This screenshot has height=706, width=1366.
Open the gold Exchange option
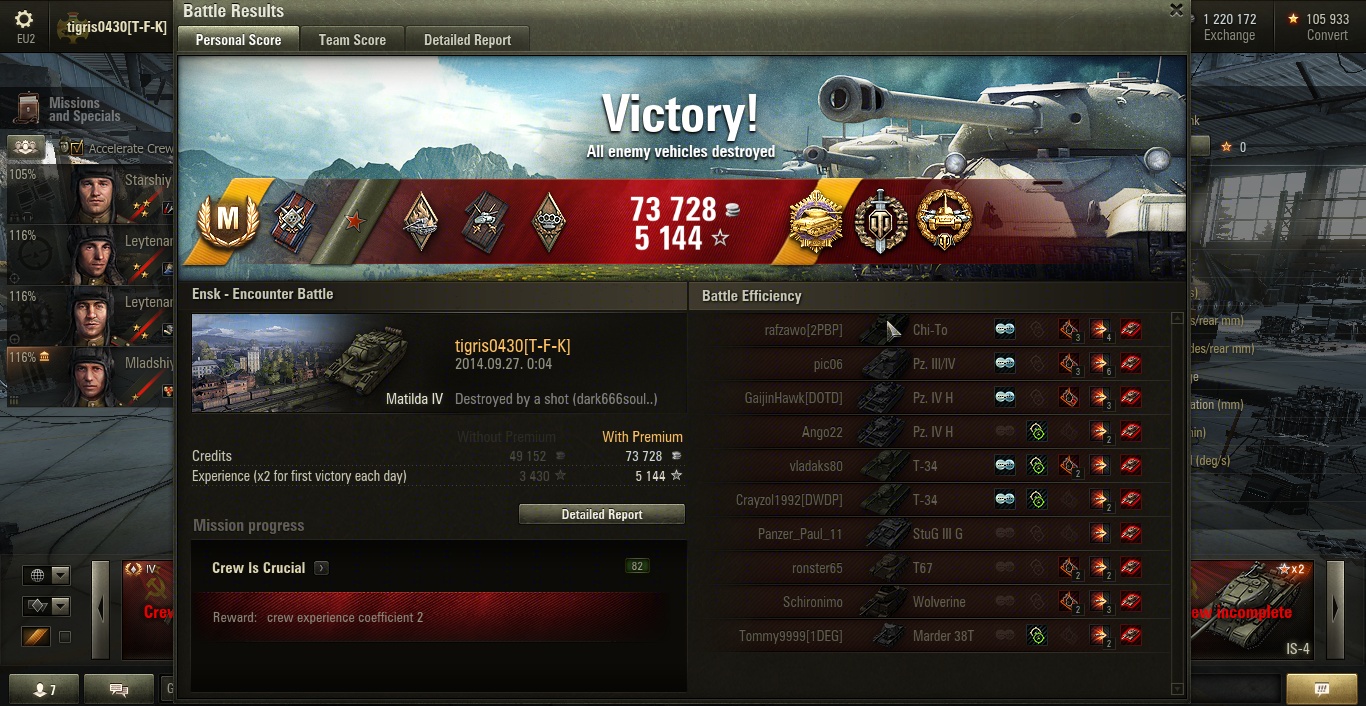point(1229,27)
